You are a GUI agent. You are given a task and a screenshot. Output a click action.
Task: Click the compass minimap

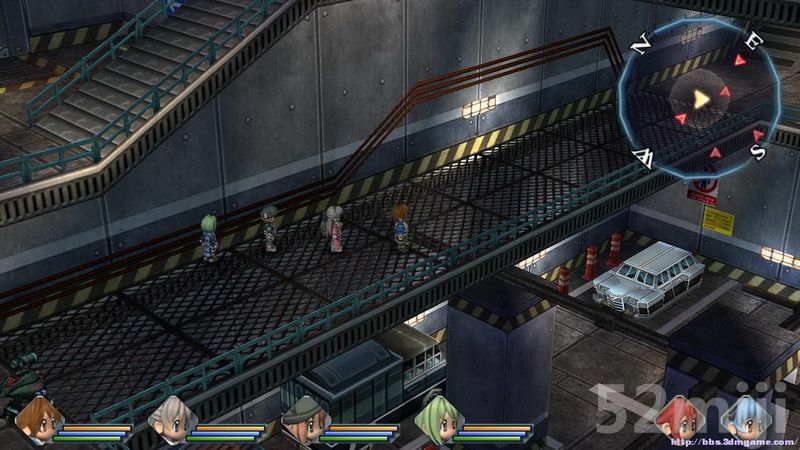tap(700, 97)
